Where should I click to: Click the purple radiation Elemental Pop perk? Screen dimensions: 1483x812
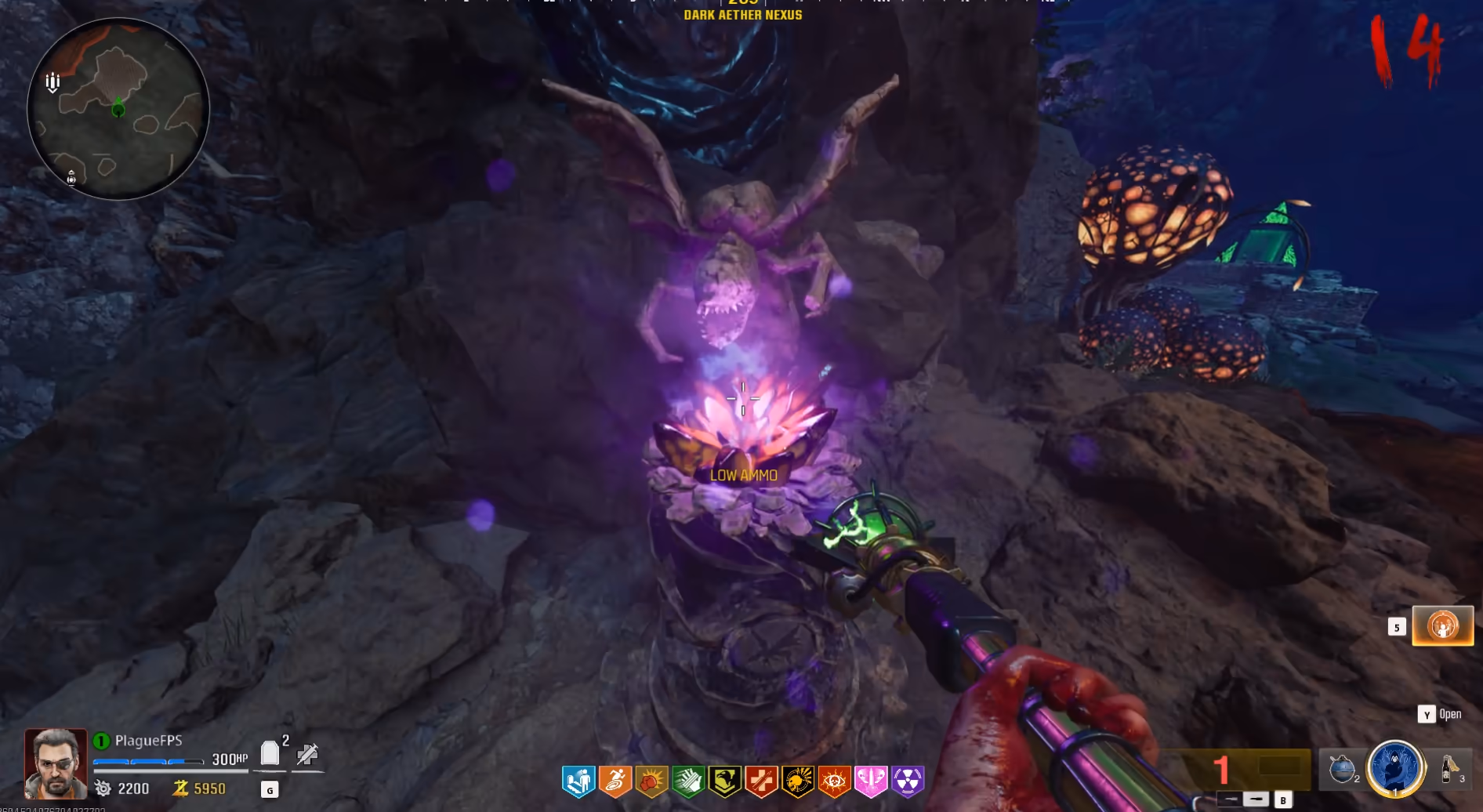[908, 781]
